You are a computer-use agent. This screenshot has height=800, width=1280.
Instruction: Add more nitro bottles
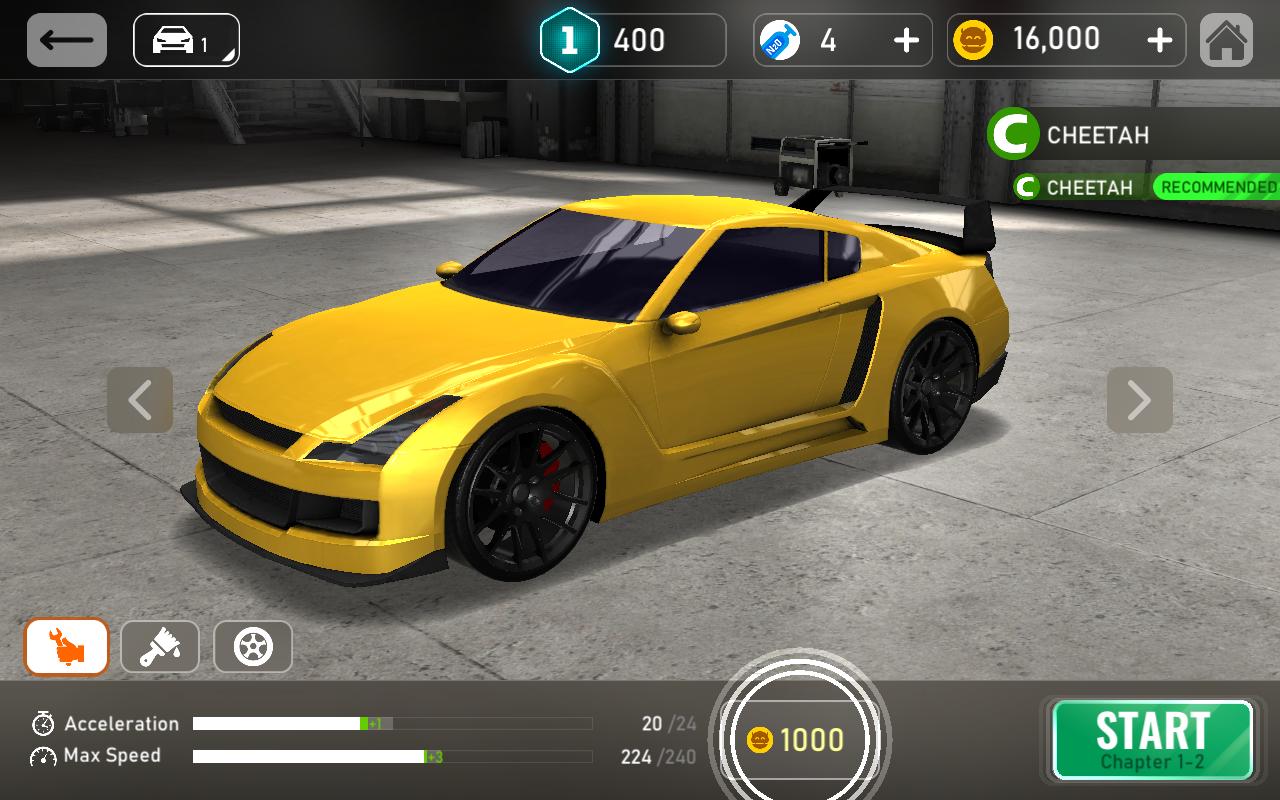point(905,40)
